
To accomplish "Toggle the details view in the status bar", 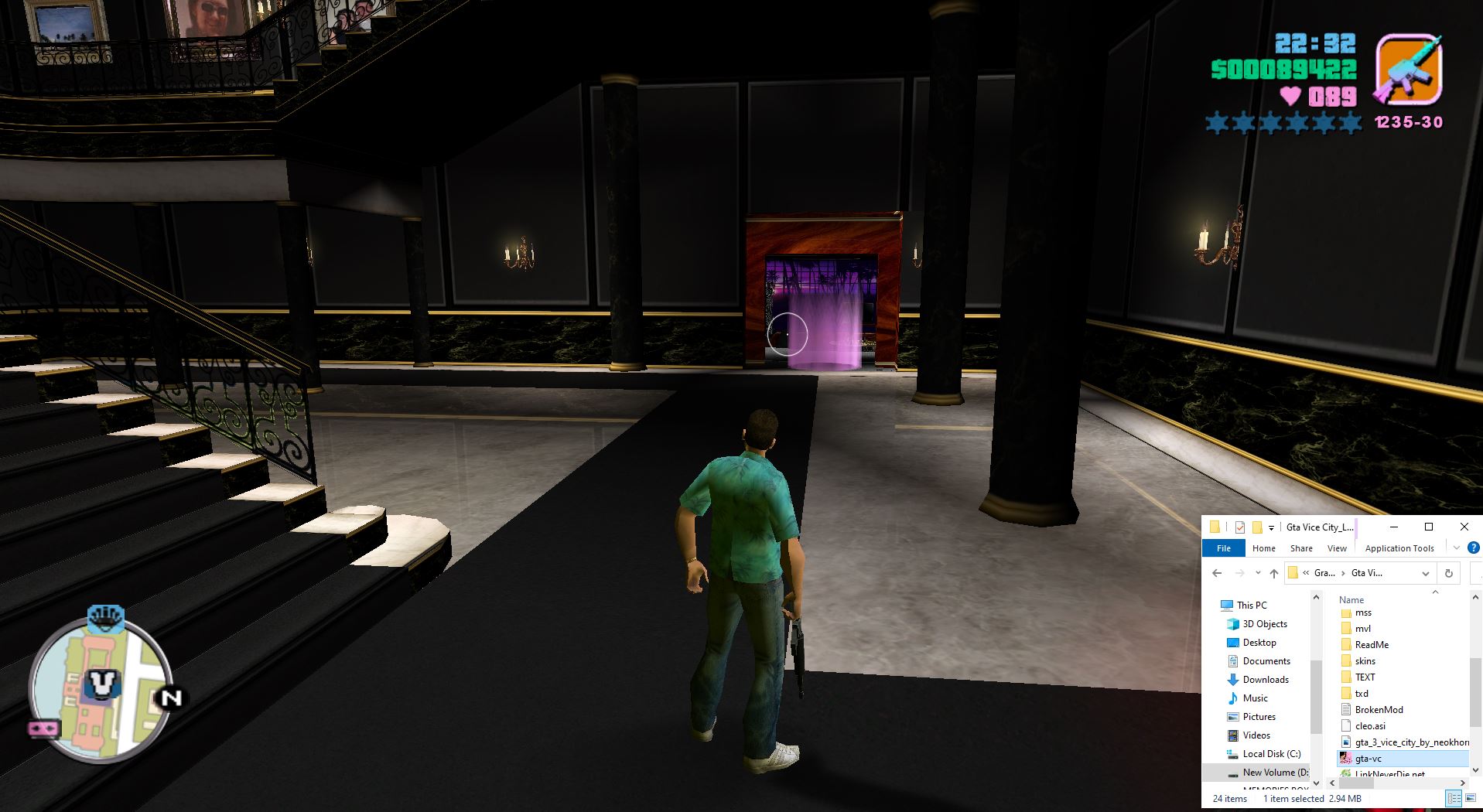I will coord(1454,798).
